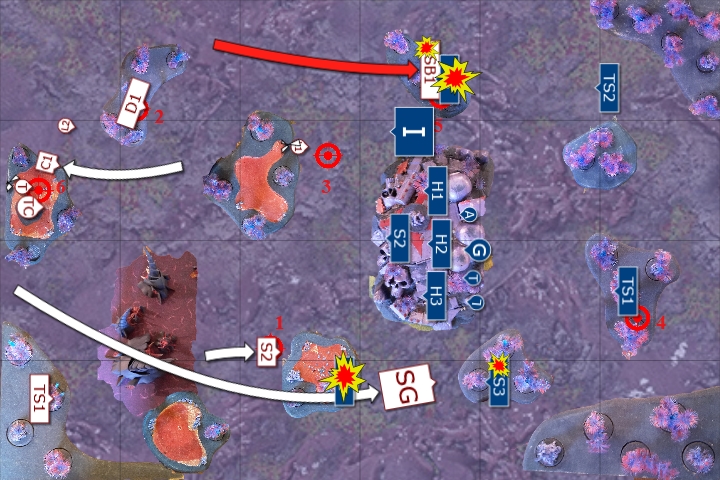Click the red objective 3 target marker
This screenshot has width=720, height=480.
(x=327, y=155)
